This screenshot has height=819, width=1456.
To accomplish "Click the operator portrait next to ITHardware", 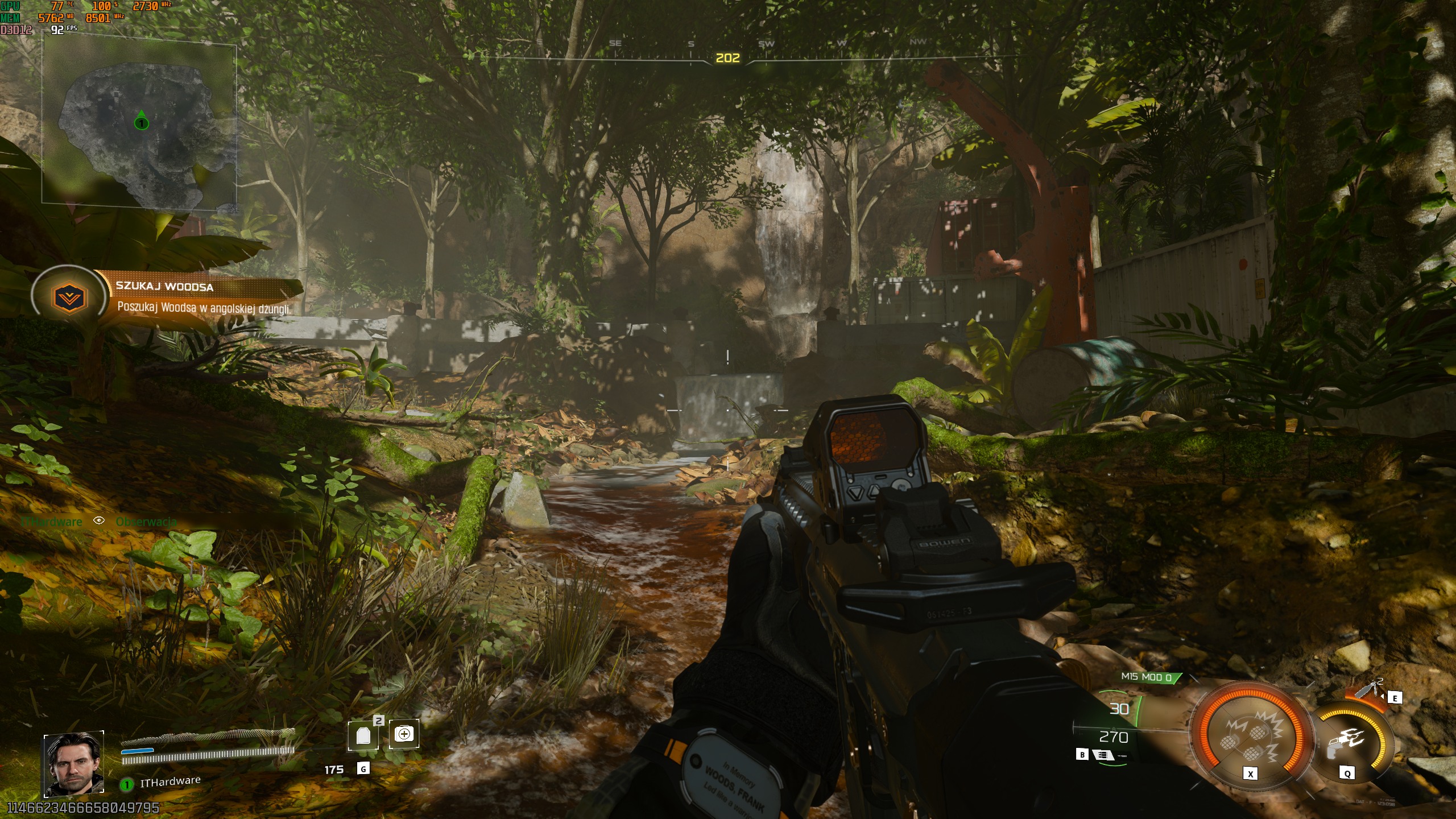I will [x=74, y=764].
